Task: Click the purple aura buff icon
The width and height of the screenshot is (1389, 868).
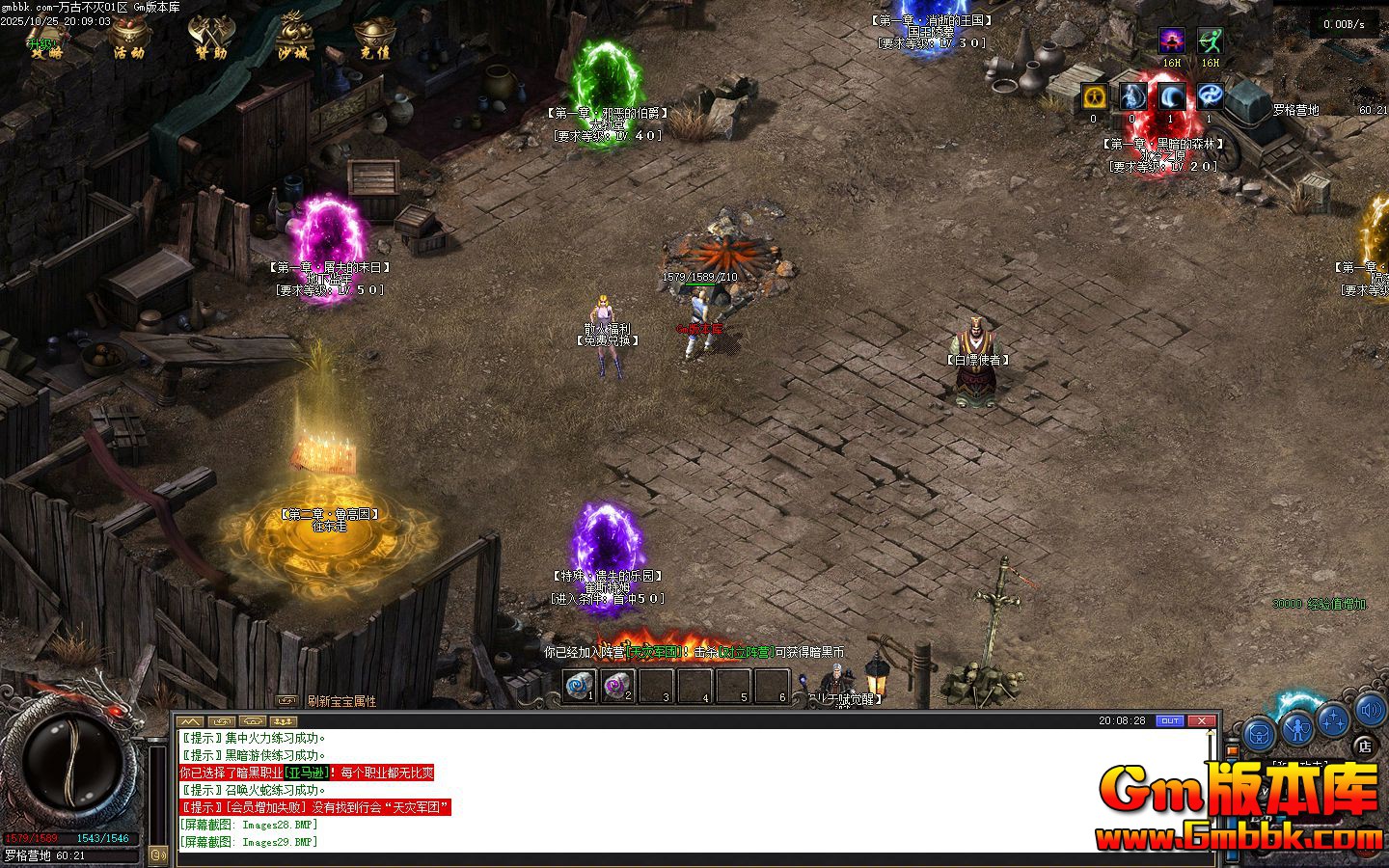Action: (x=1172, y=41)
